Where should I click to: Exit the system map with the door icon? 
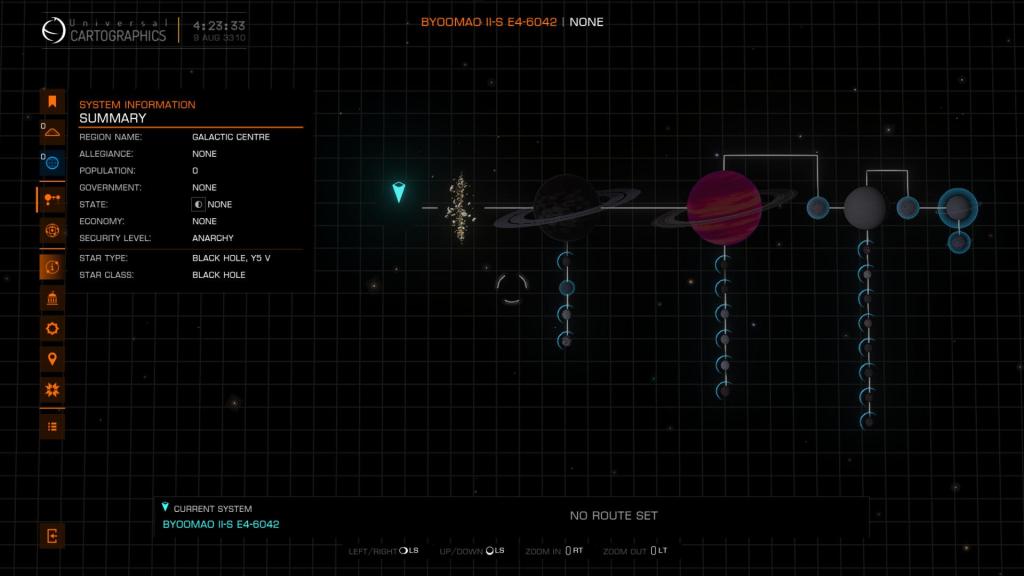52,536
